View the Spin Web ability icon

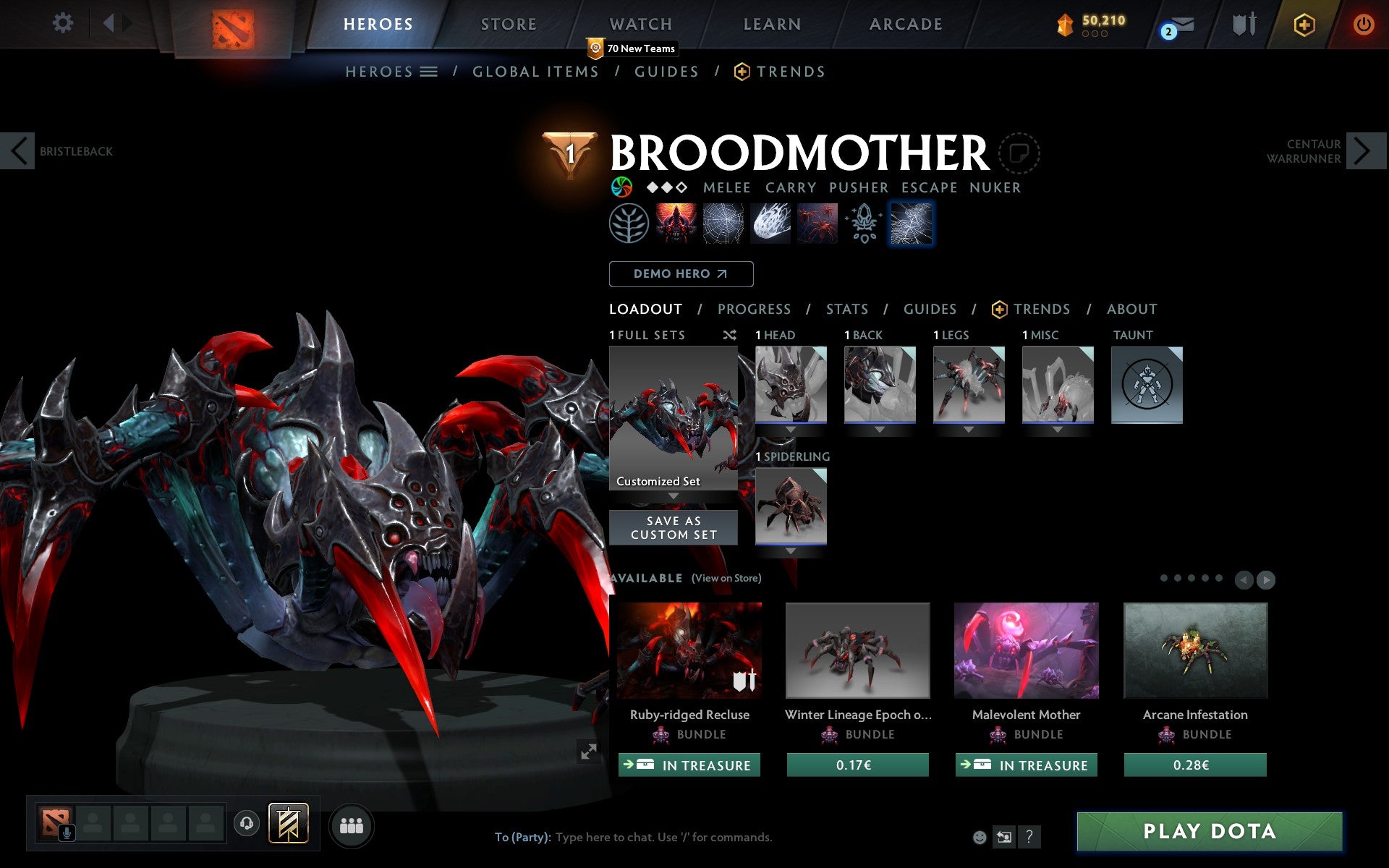[723, 223]
